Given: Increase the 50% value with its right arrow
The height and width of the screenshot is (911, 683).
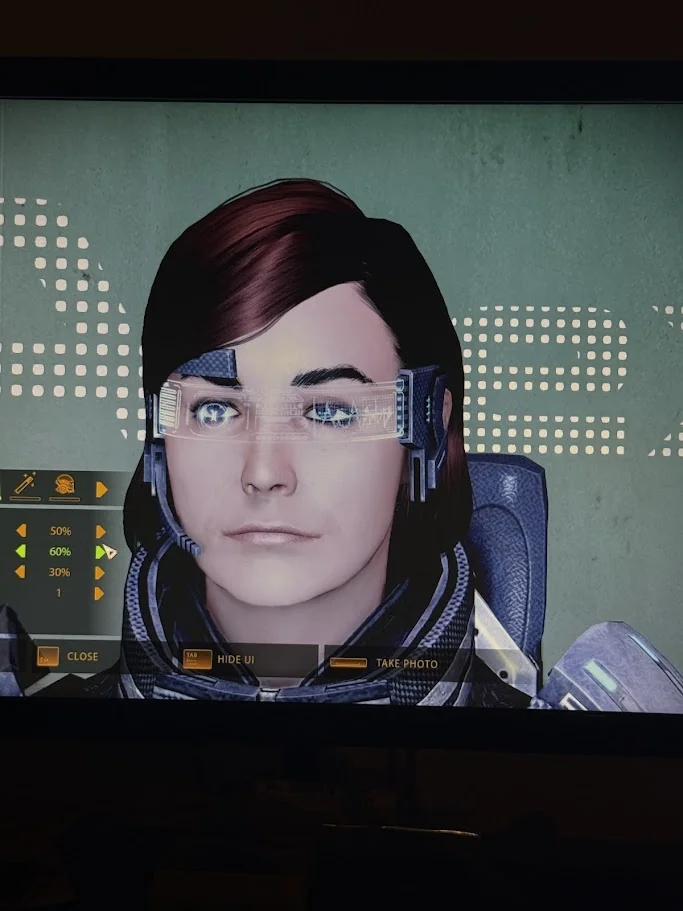Looking at the screenshot, I should pyautogui.click(x=99, y=531).
